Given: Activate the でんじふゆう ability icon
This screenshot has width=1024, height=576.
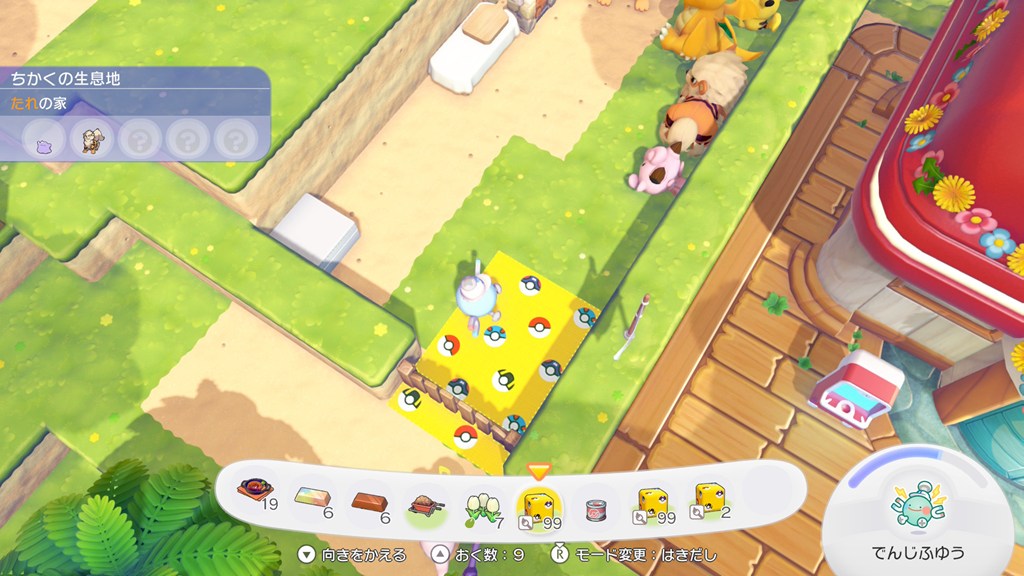Looking at the screenshot, I should 920,511.
